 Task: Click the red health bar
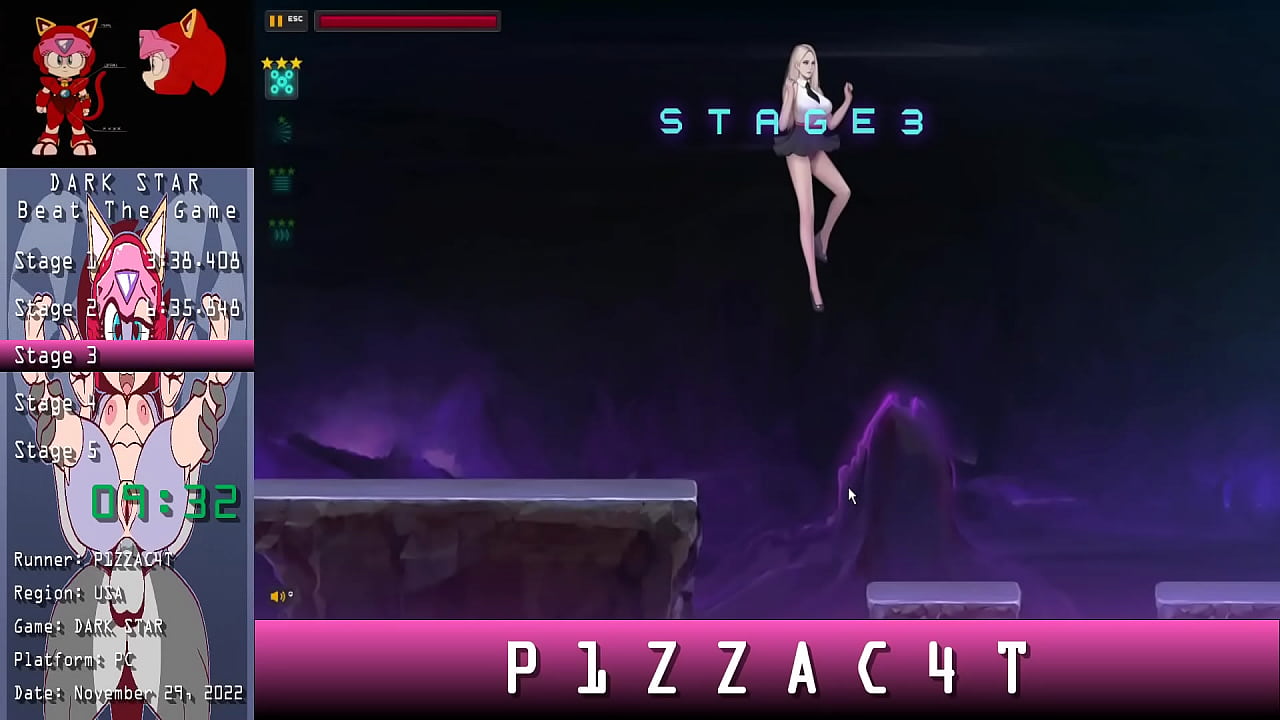pos(406,20)
